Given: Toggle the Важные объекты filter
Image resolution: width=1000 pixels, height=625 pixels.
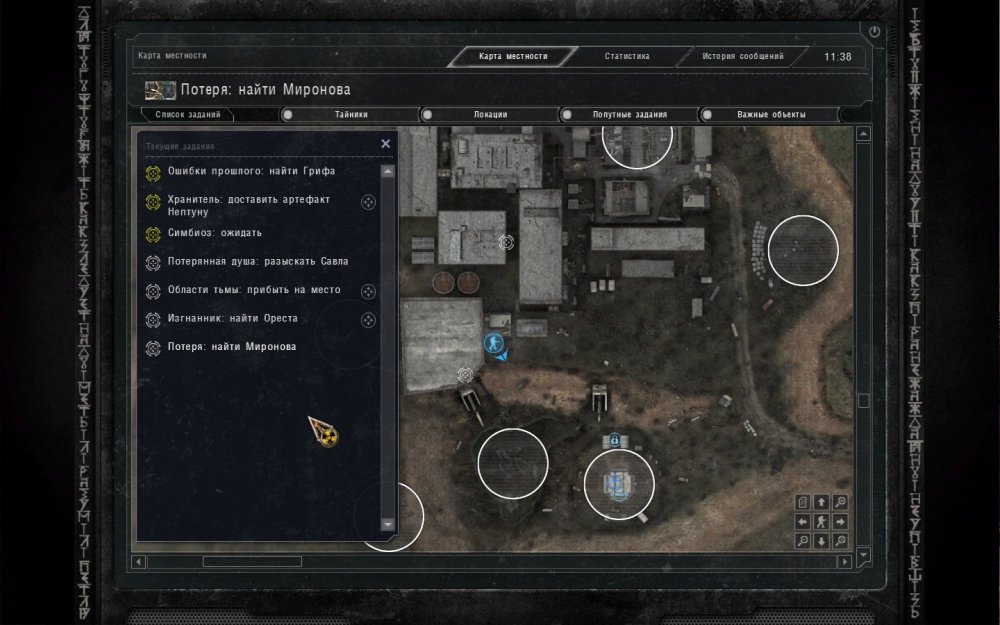Looking at the screenshot, I should [771, 114].
